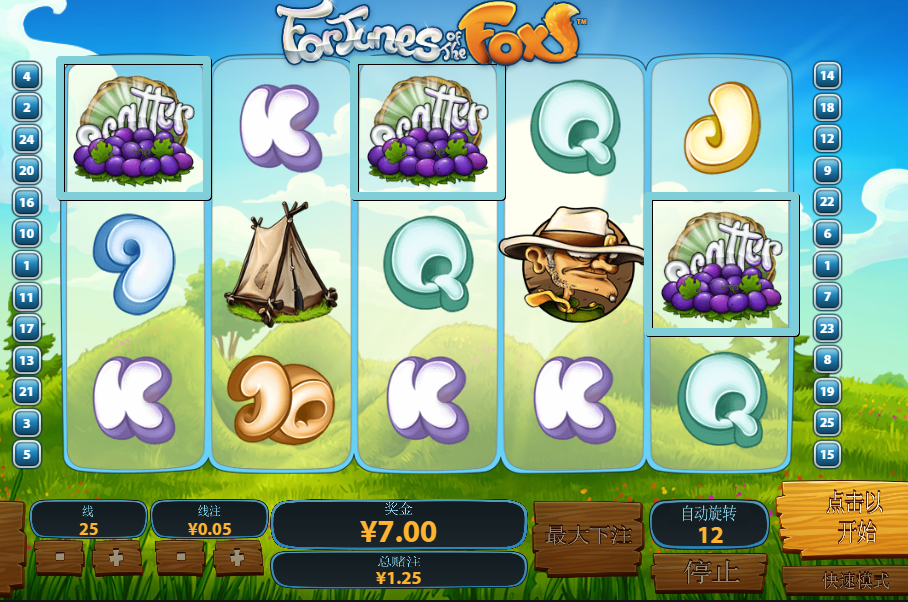Open the 自动旋转 auto spin counter

pyautogui.click(x=709, y=524)
